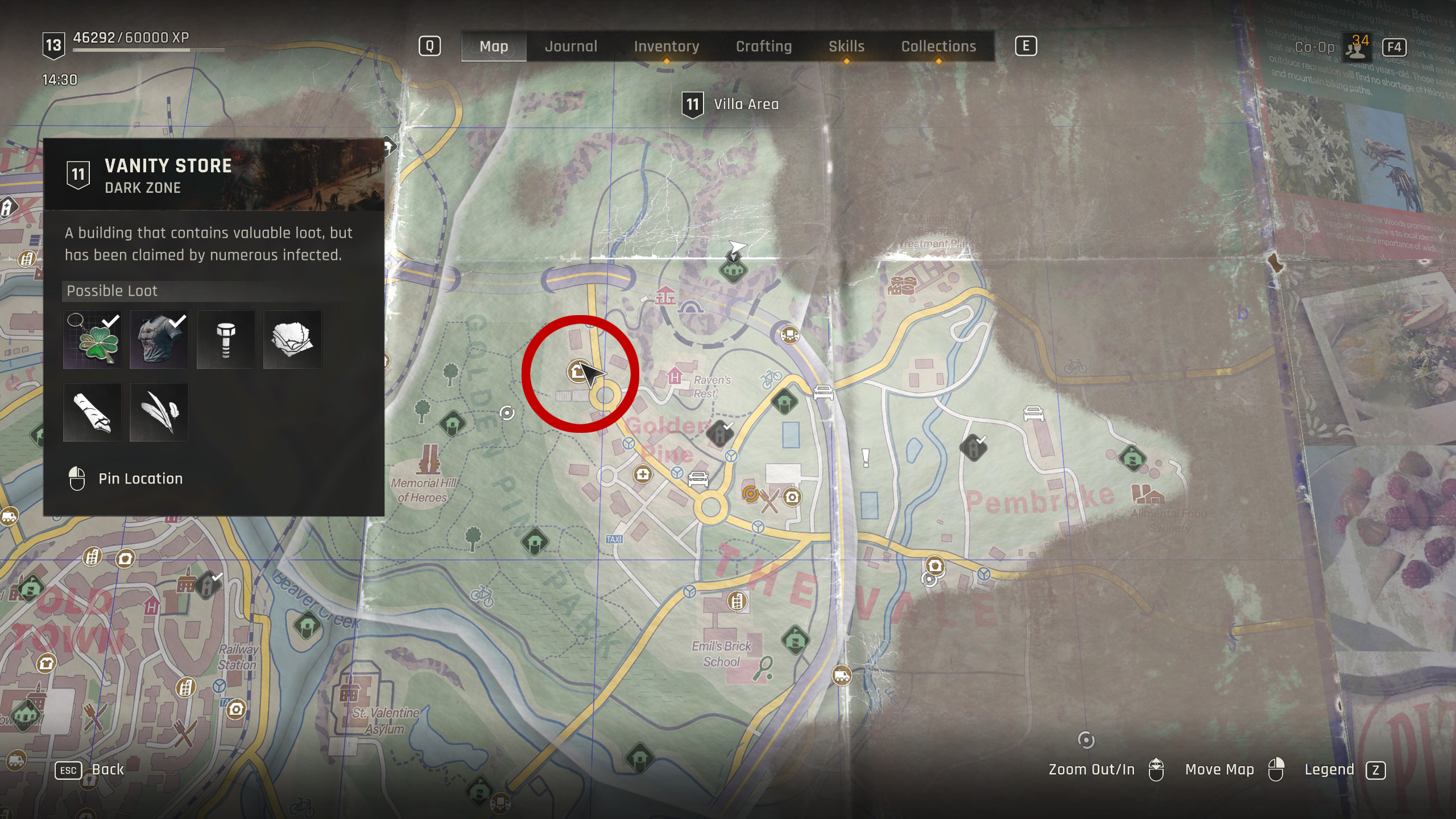1456x819 pixels.
Task: Open the Inventory tab
Action: click(667, 46)
